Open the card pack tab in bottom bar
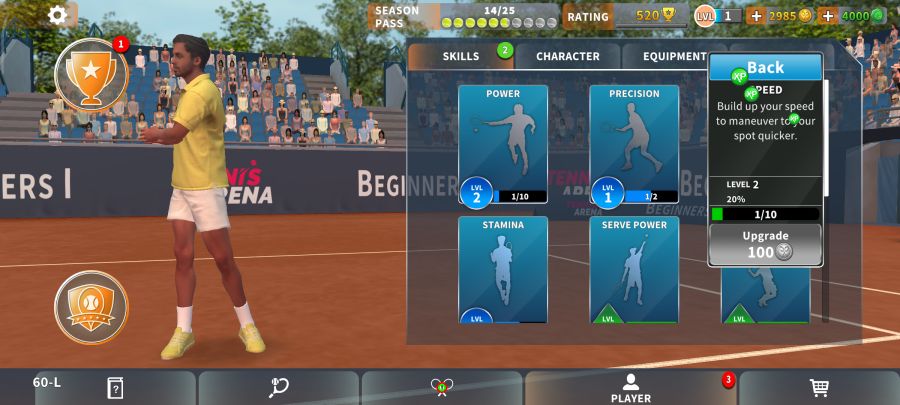 point(115,388)
